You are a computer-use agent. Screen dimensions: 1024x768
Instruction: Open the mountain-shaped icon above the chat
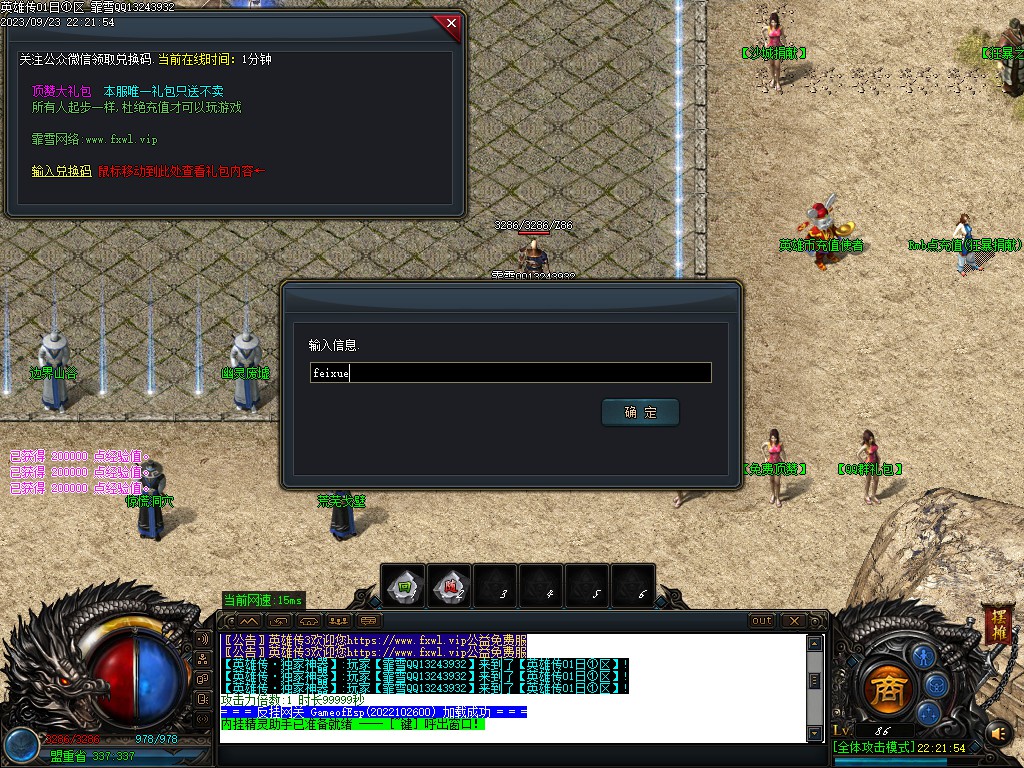tap(249, 621)
